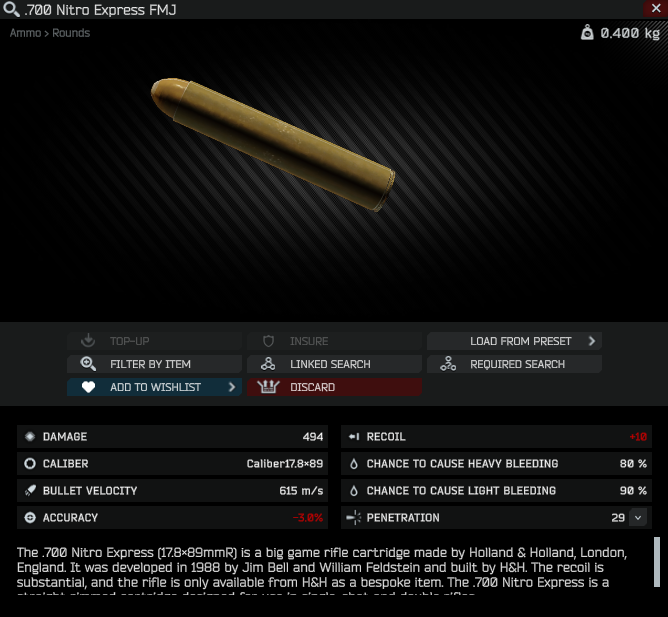Screen dimensions: 668x617
Task: Open Linked Search for this ammo
Action: 334,364
